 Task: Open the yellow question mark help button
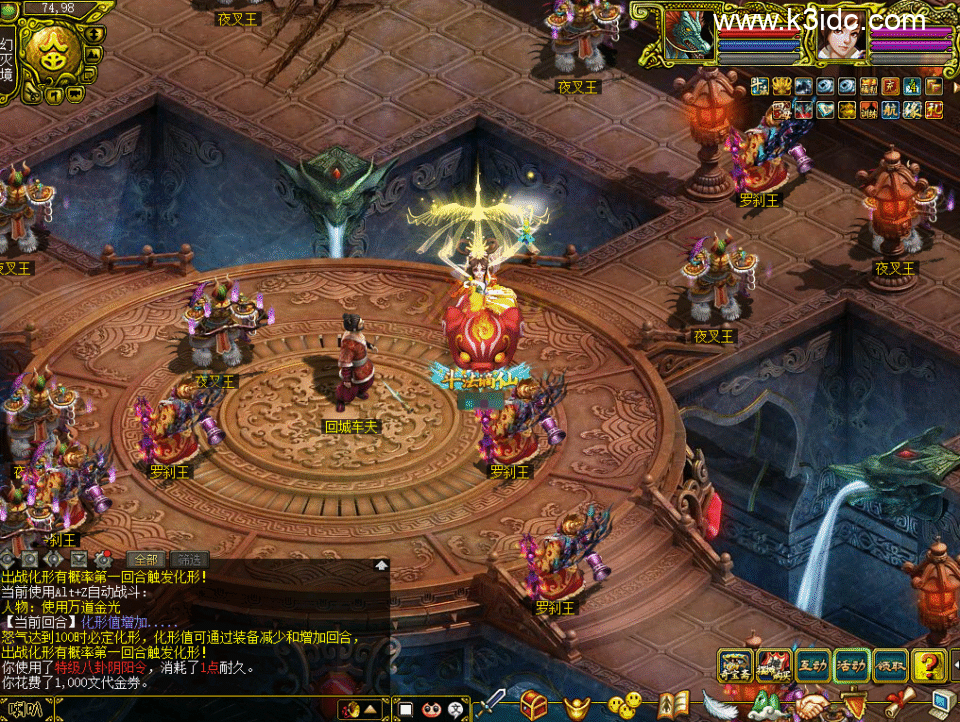click(929, 664)
